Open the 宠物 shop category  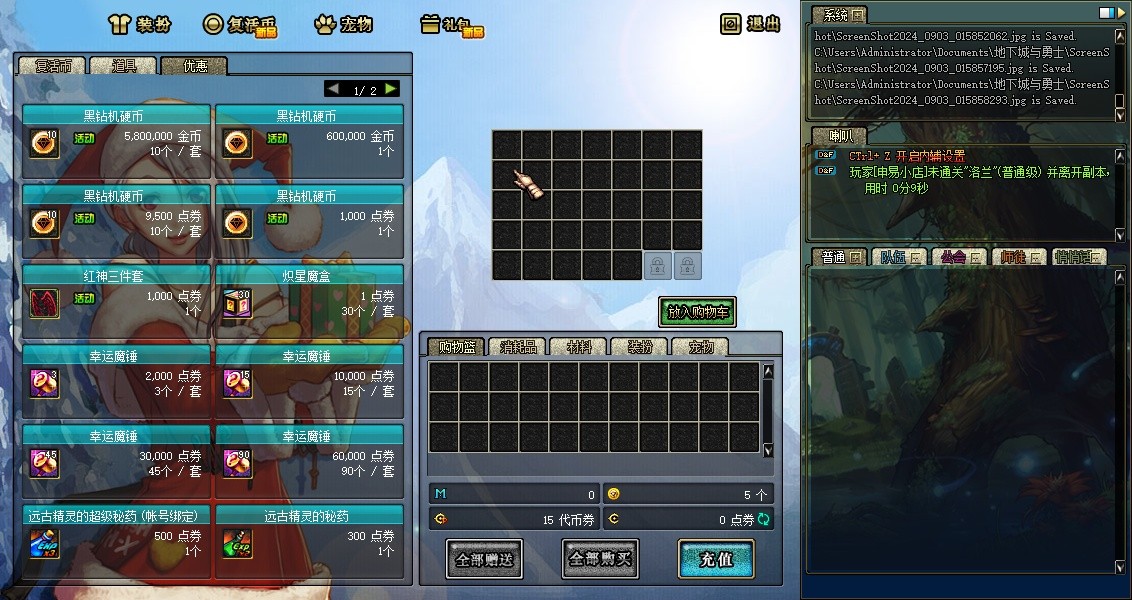(343, 24)
